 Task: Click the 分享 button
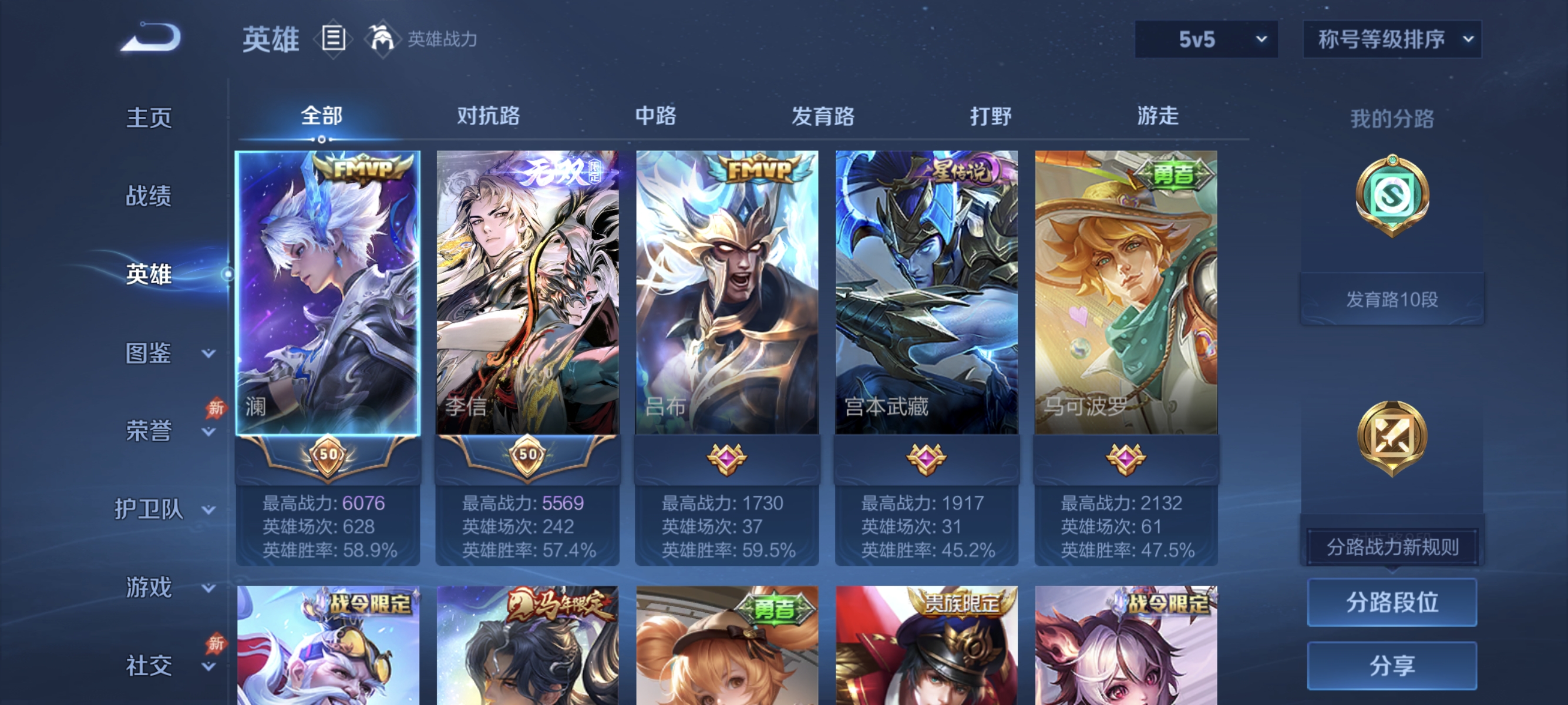(1392, 665)
